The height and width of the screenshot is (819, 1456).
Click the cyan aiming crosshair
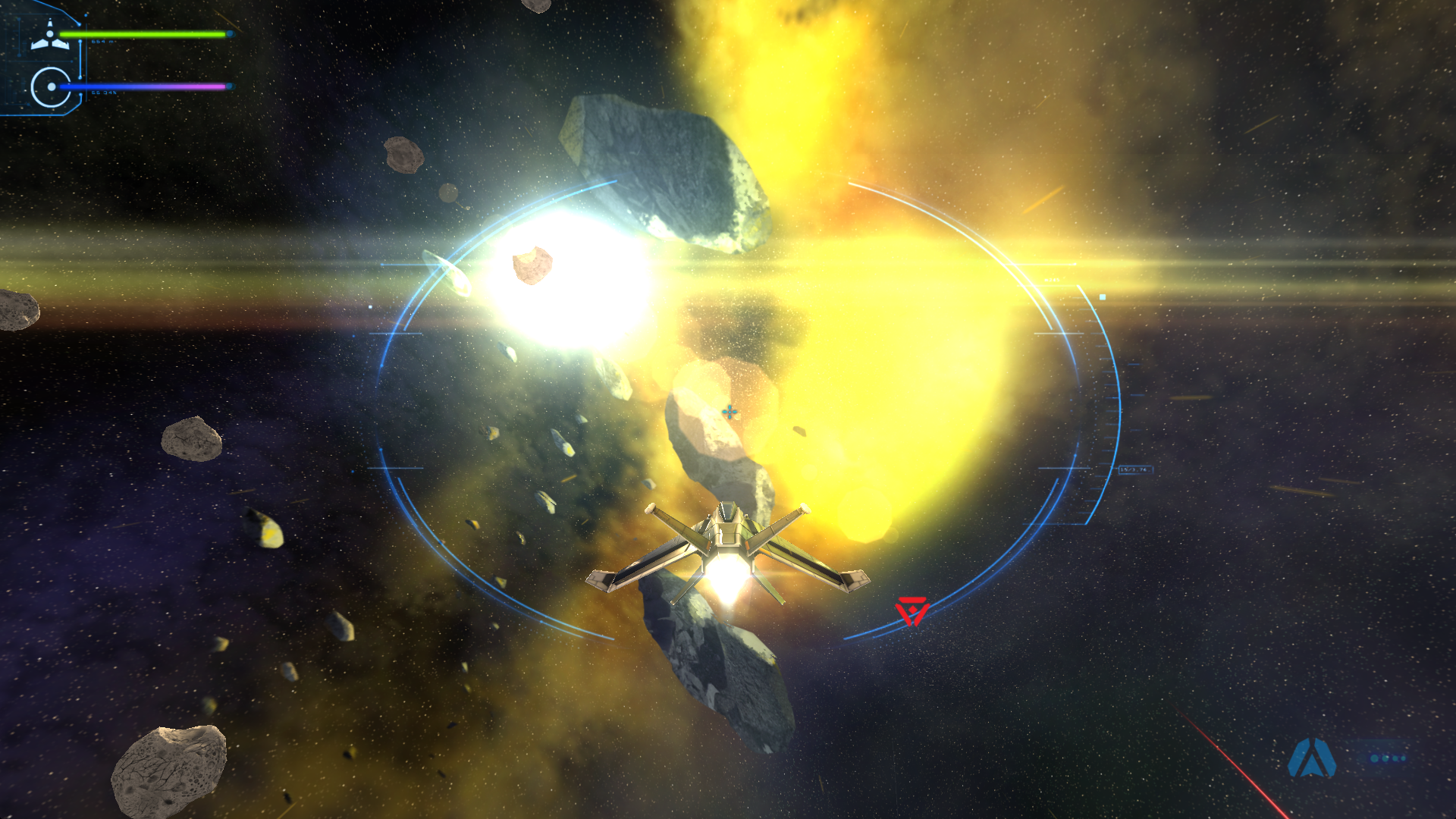point(730,412)
